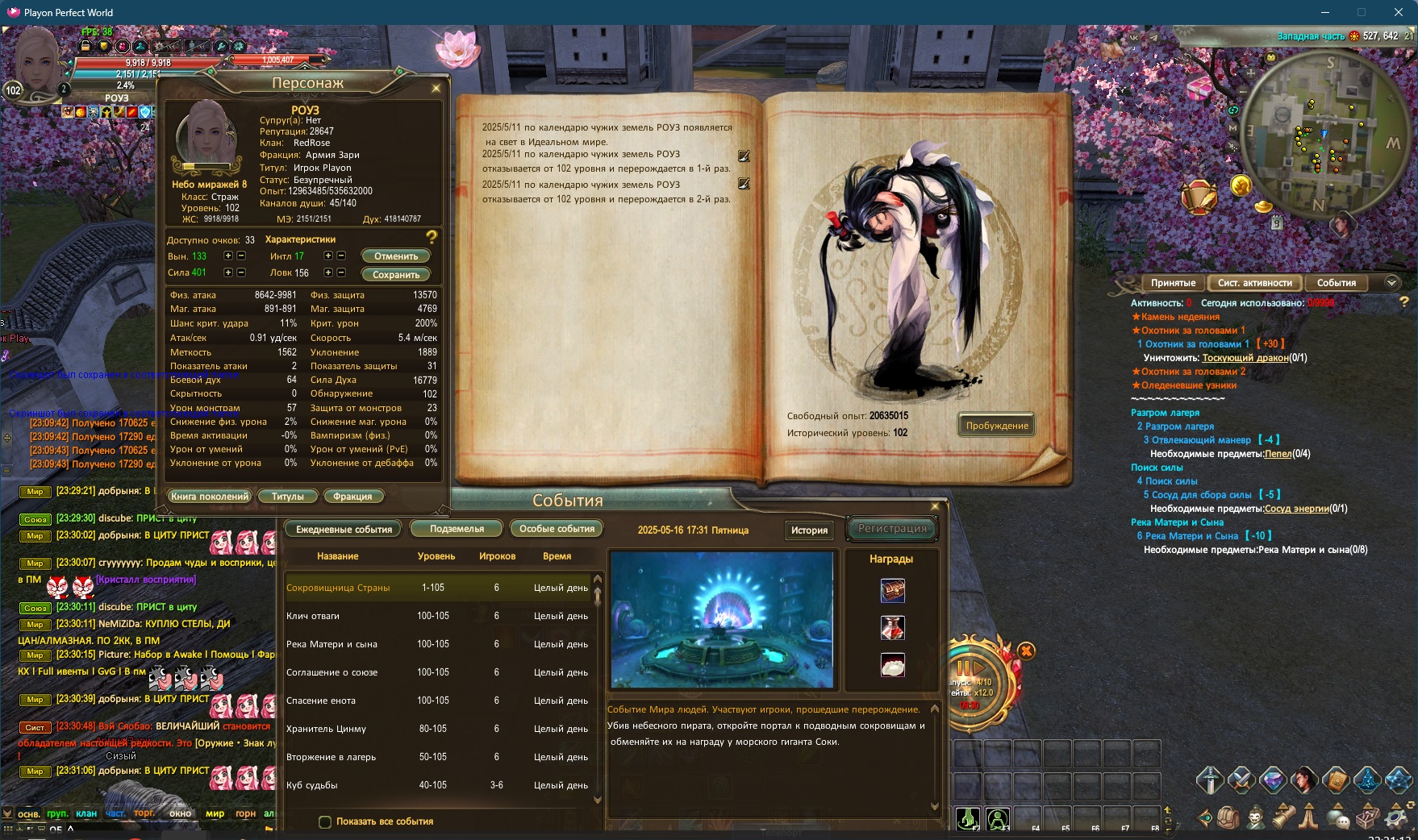Select the Хранитель Цинму event row
The width and height of the screenshot is (1418, 840).
(x=436, y=729)
